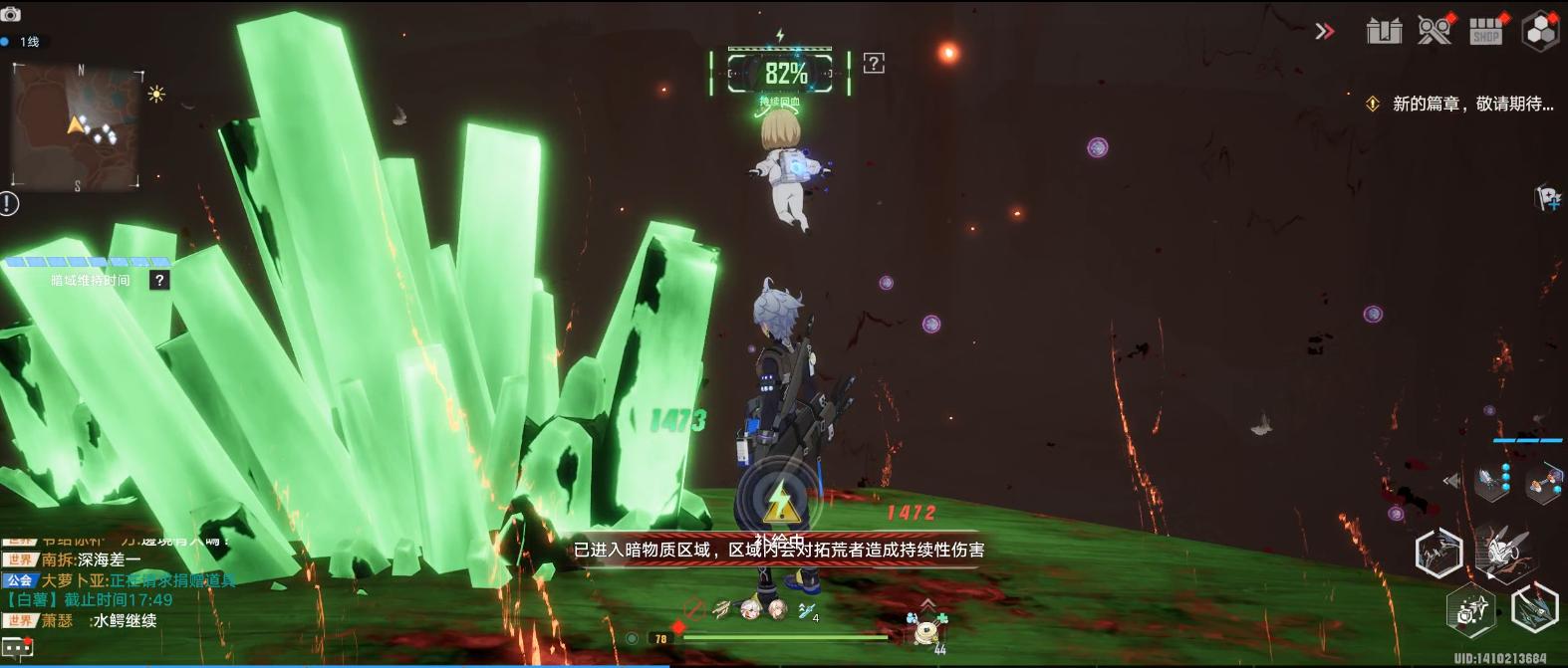Open the exclamation alert icon below minimap

pos(9,204)
